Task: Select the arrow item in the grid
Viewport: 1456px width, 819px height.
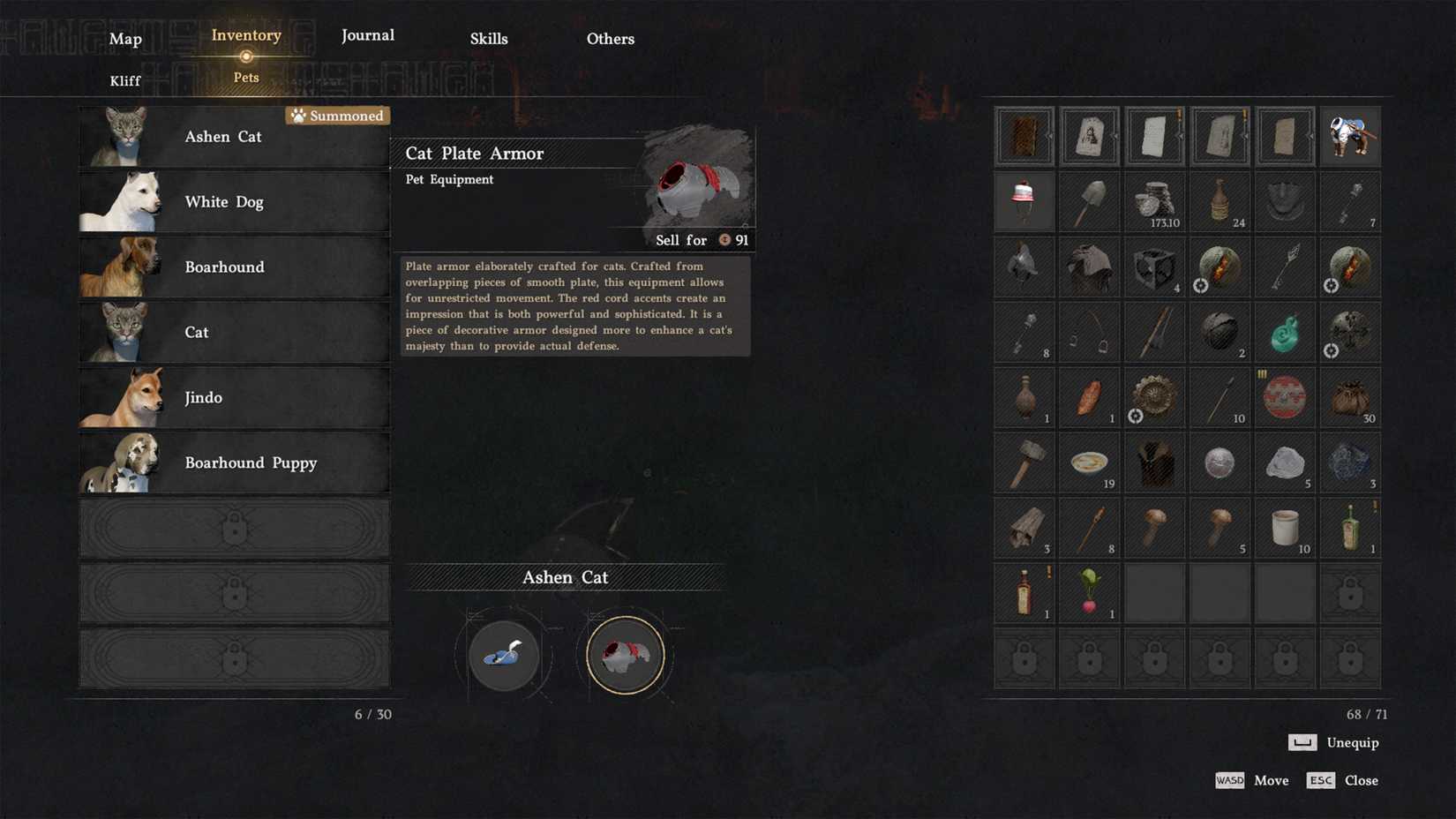Action: coord(1285,267)
